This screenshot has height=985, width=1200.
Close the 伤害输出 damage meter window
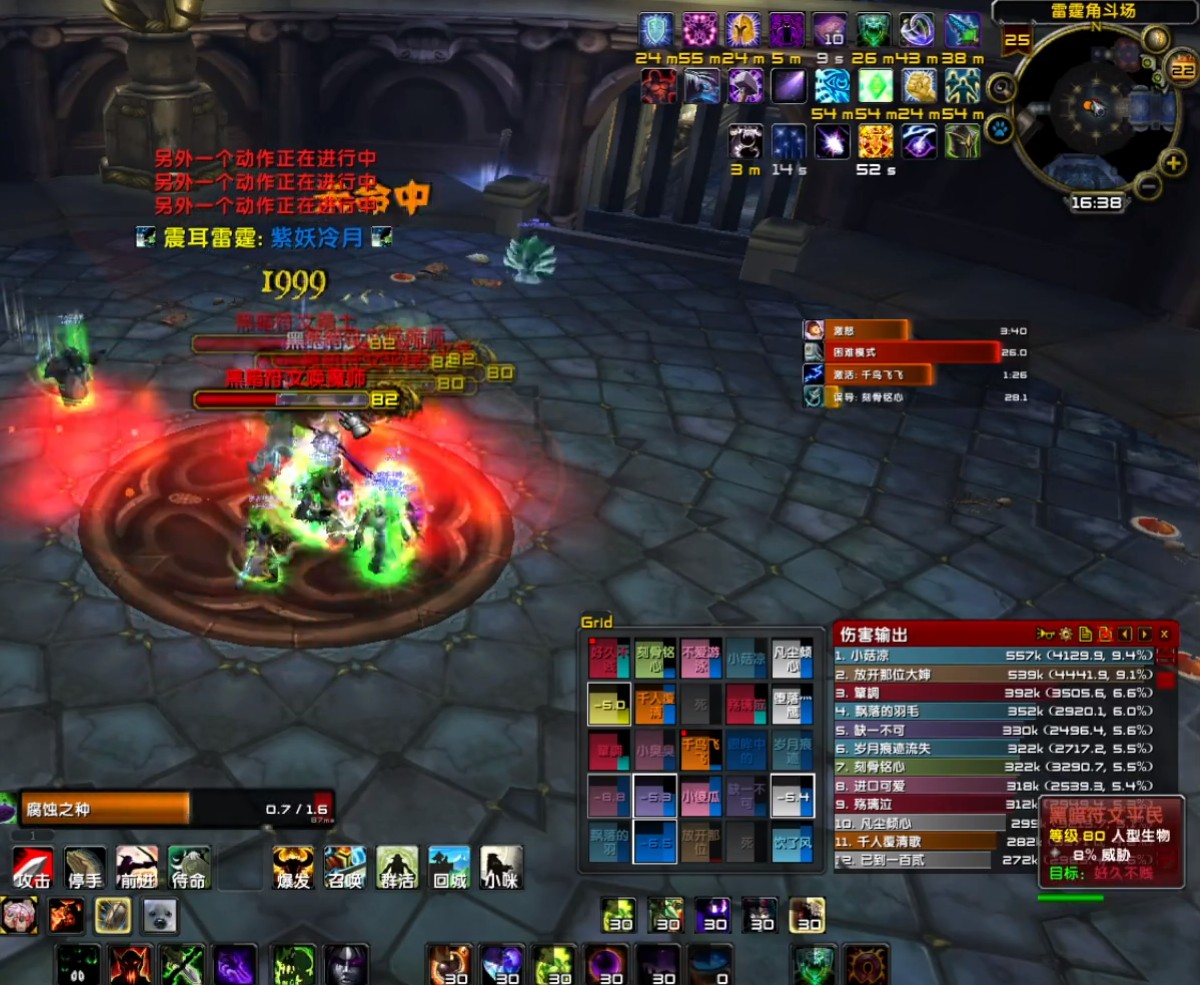coord(1164,634)
